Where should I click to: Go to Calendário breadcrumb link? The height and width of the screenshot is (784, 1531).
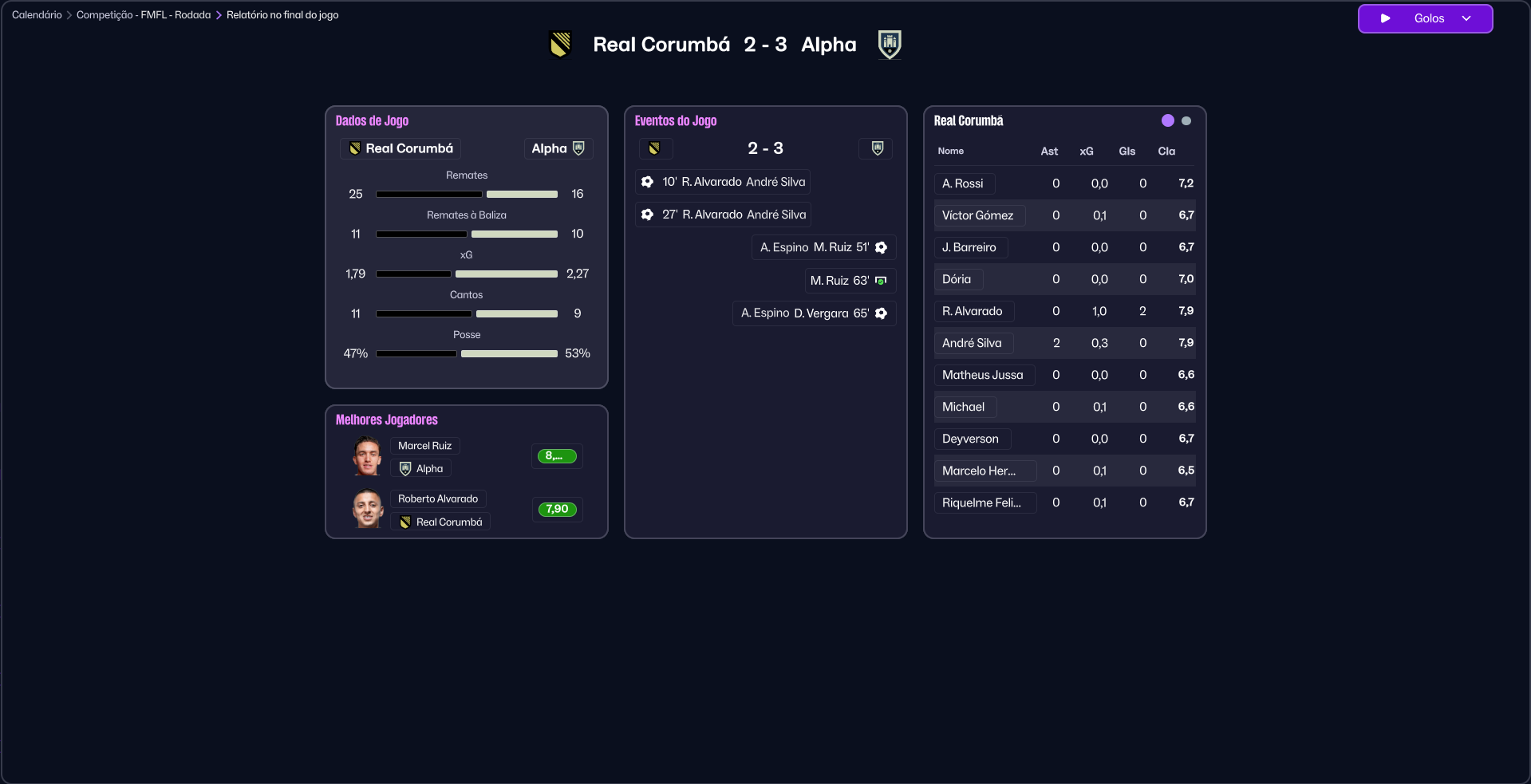point(37,15)
